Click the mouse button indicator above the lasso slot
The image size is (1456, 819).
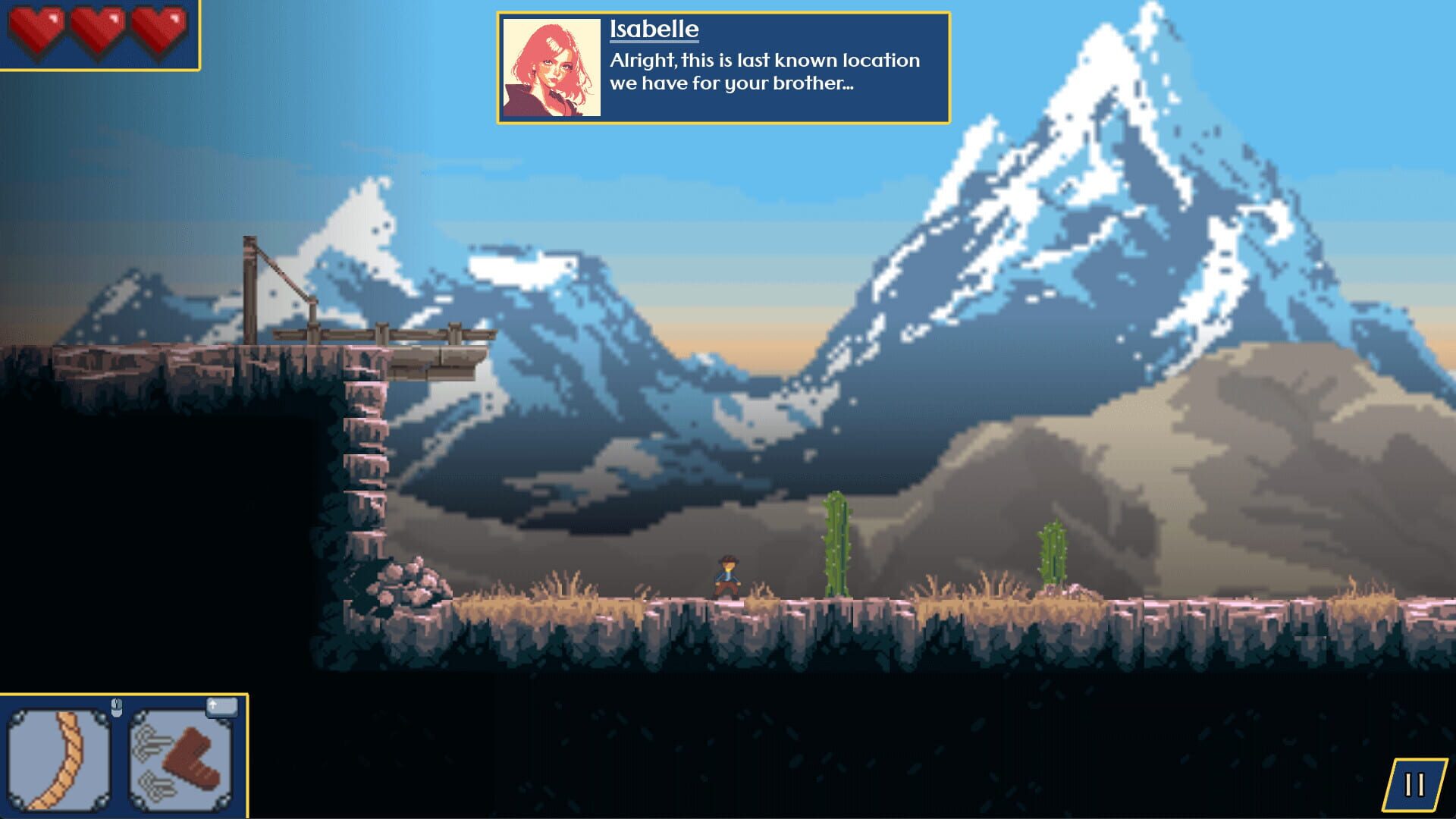click(x=118, y=706)
